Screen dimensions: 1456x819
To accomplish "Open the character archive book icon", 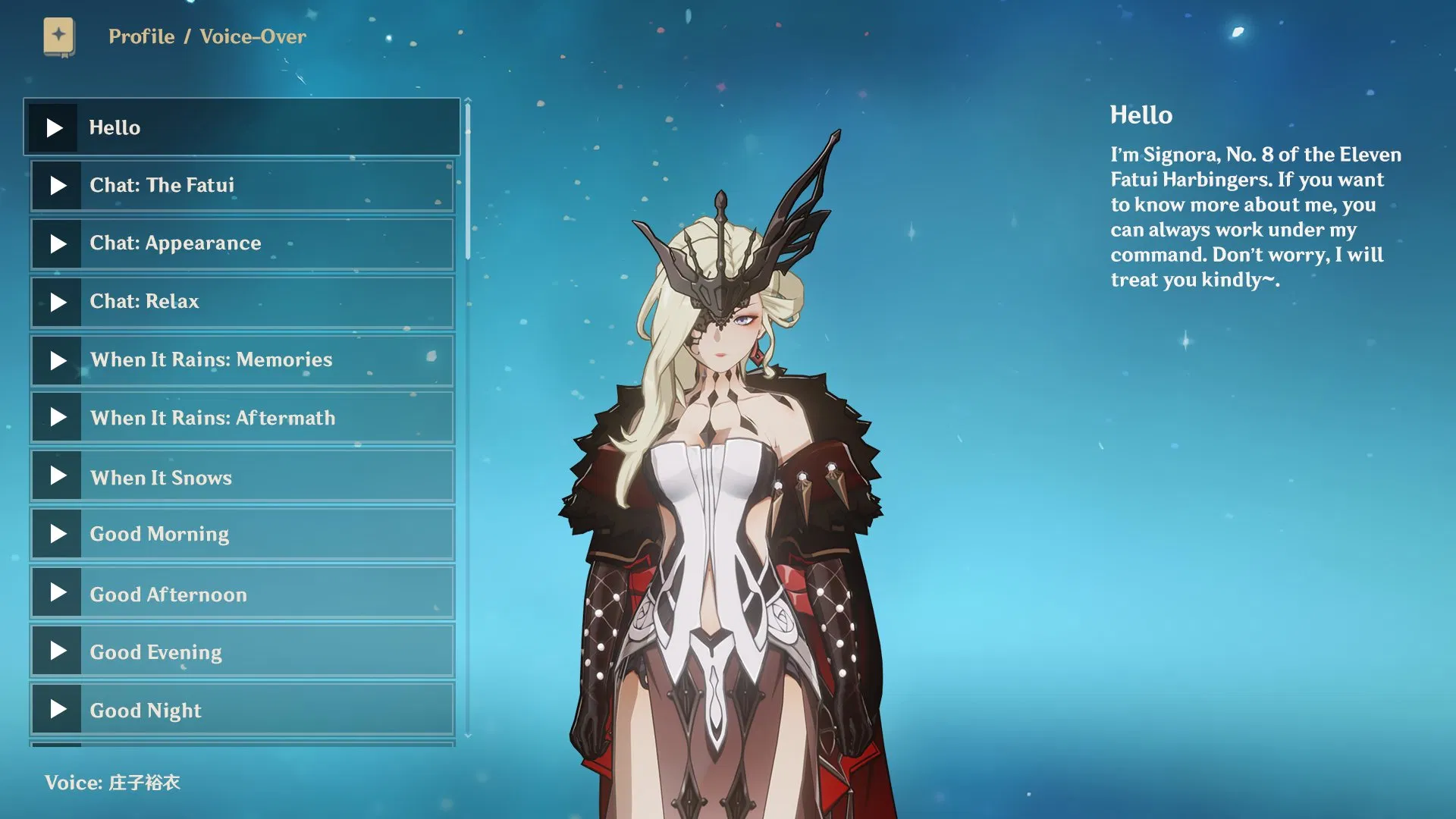I will pyautogui.click(x=58, y=36).
